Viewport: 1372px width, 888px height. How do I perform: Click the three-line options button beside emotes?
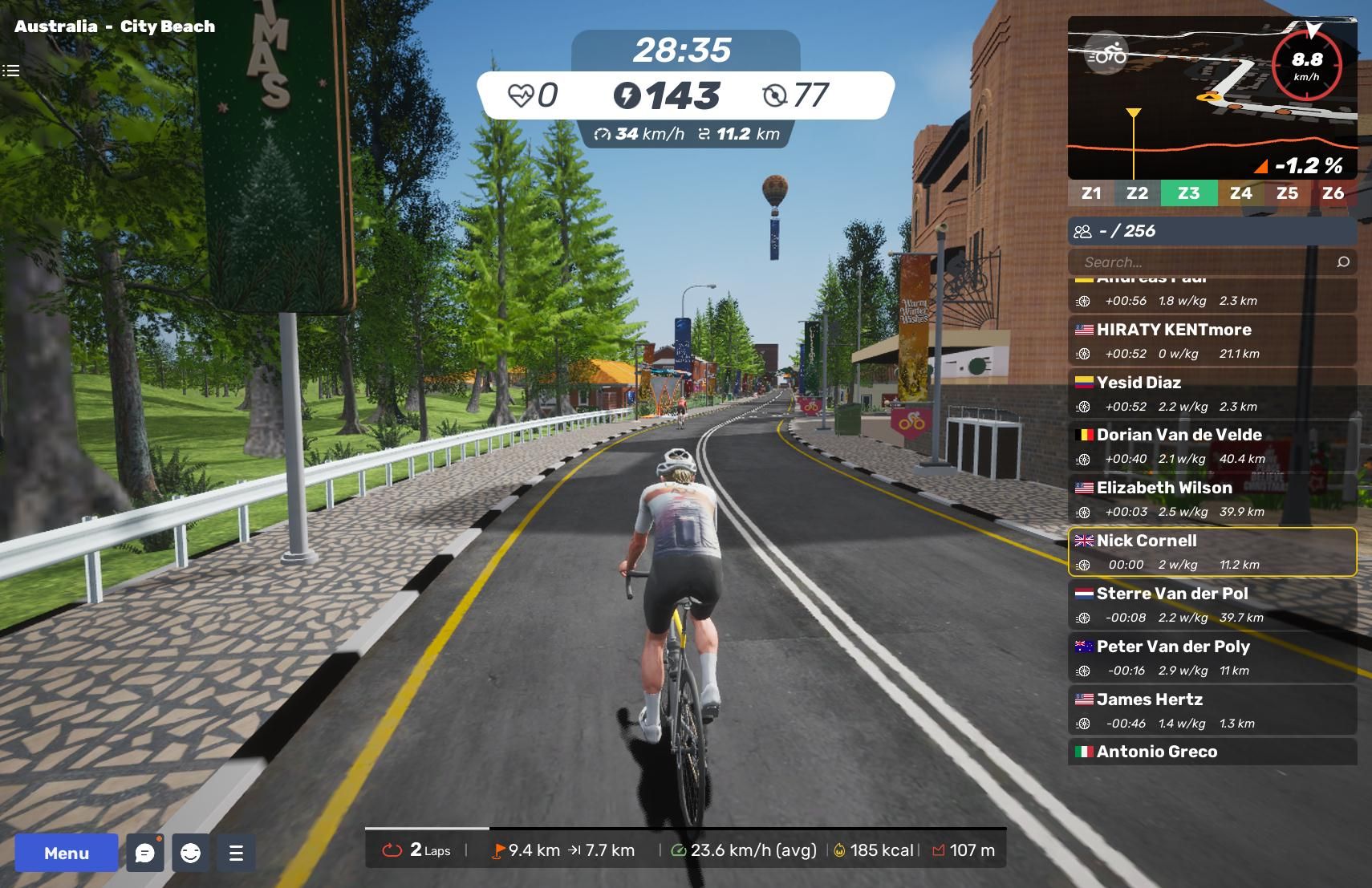[236, 853]
